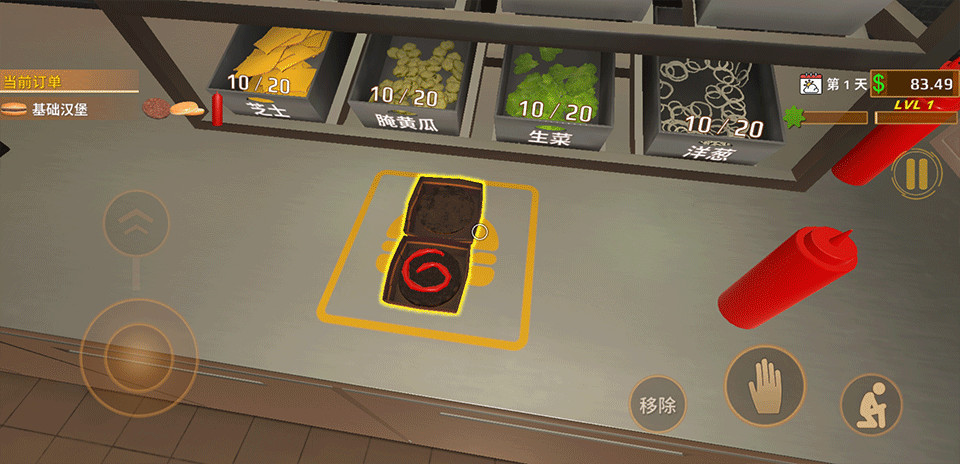Pause the game with the pause button
Image resolution: width=960 pixels, height=464 pixels.
916,175
